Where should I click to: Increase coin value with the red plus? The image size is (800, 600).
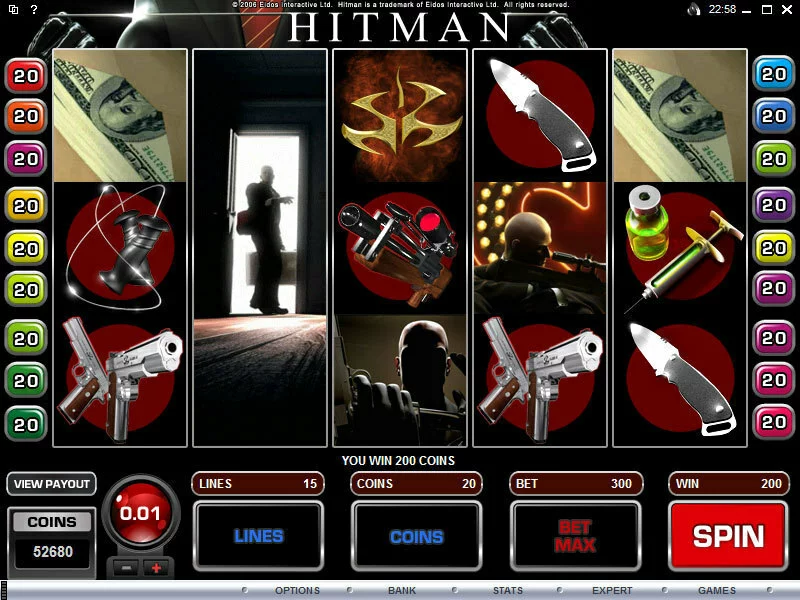pyautogui.click(x=156, y=568)
